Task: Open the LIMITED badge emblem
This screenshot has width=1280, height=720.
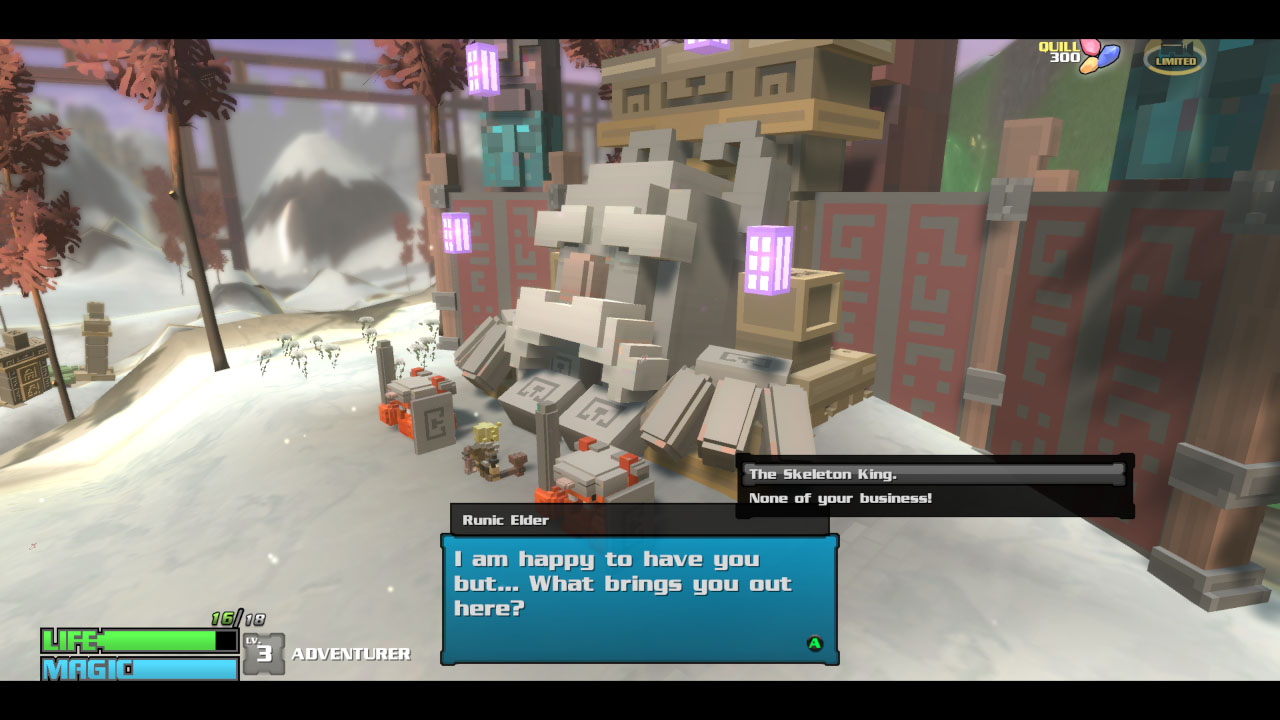Action: (x=1173, y=57)
